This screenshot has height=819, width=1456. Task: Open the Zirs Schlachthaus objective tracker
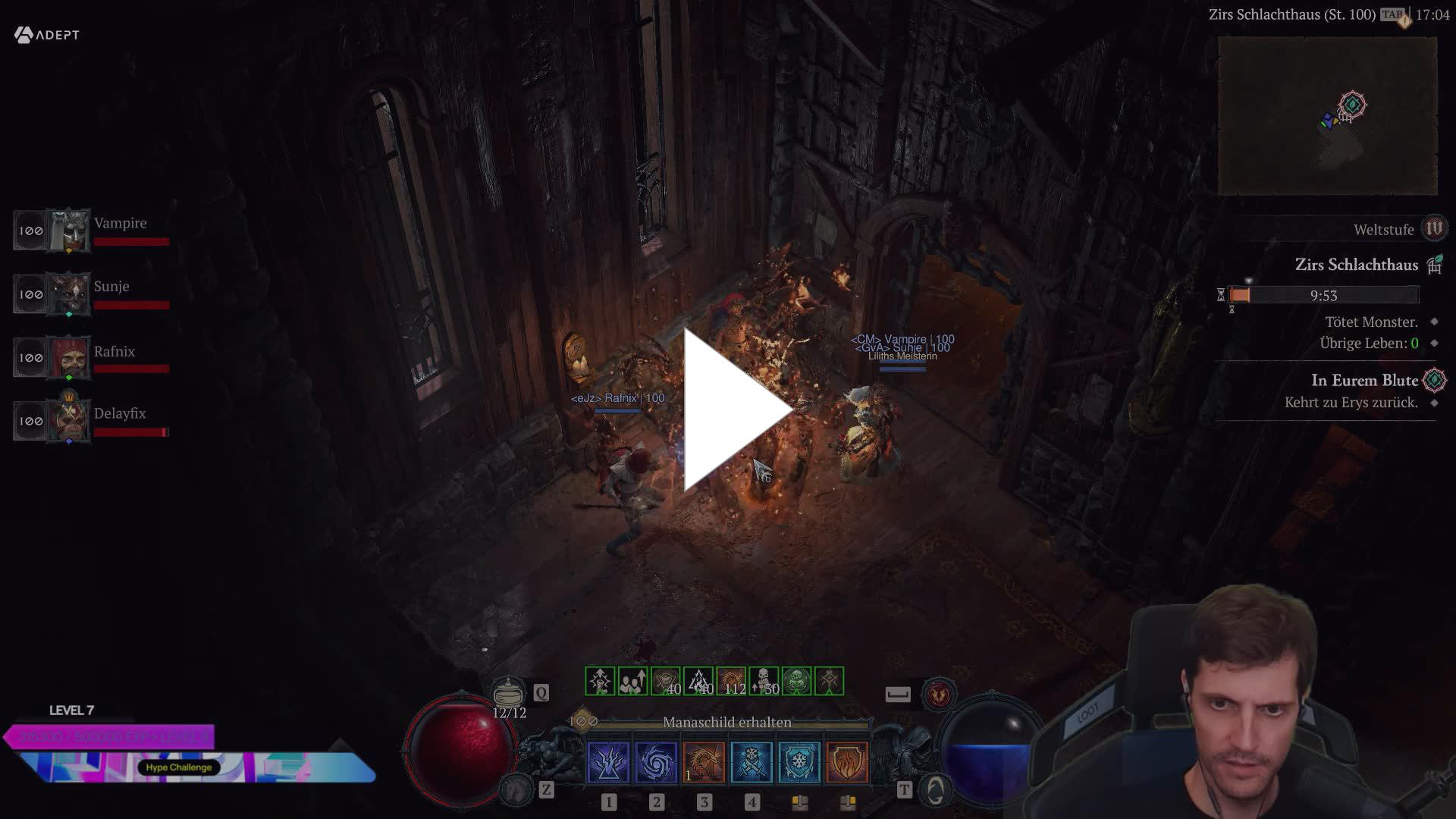click(1356, 265)
